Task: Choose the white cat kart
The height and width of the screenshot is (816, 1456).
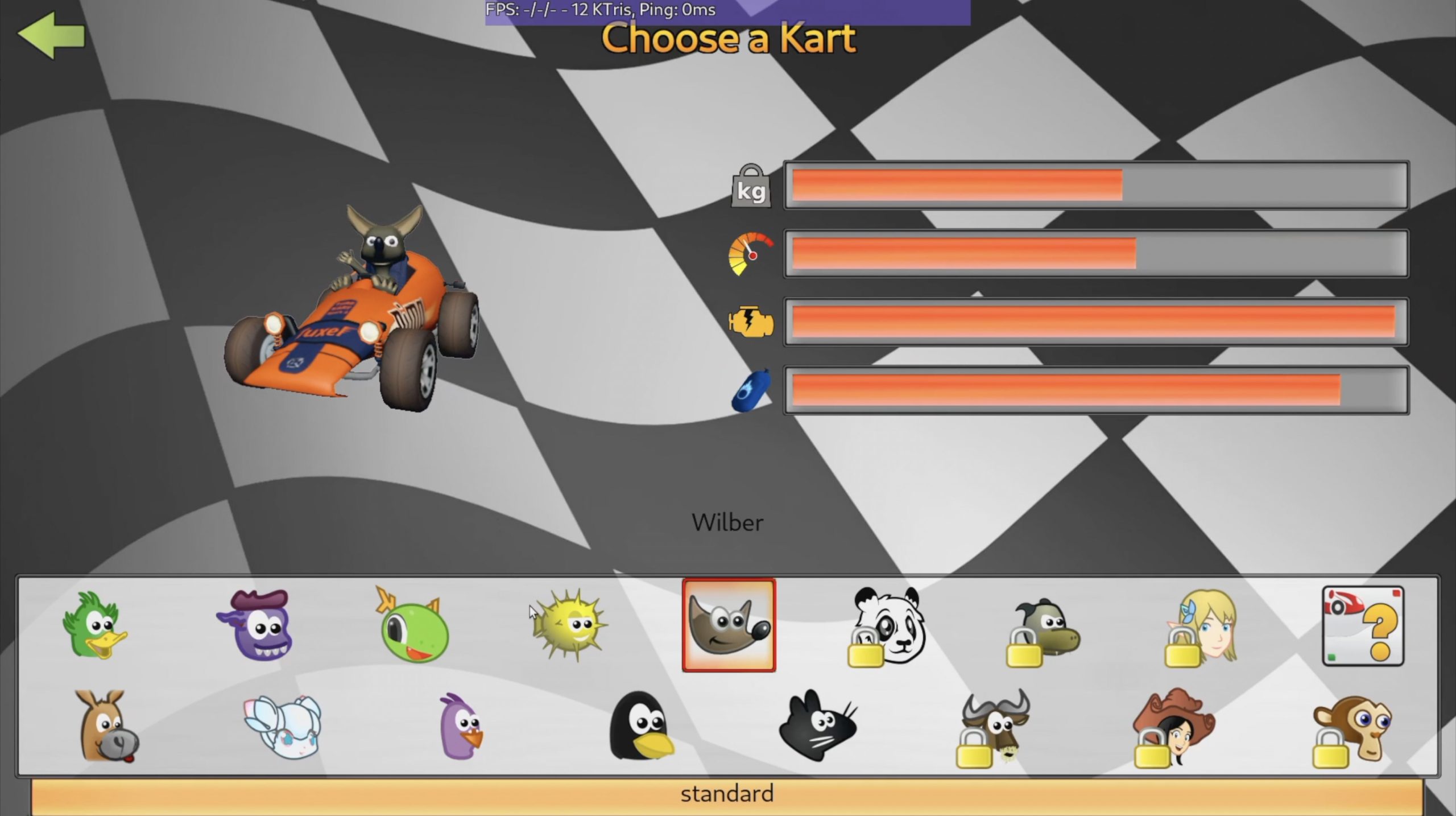Action: (x=283, y=727)
